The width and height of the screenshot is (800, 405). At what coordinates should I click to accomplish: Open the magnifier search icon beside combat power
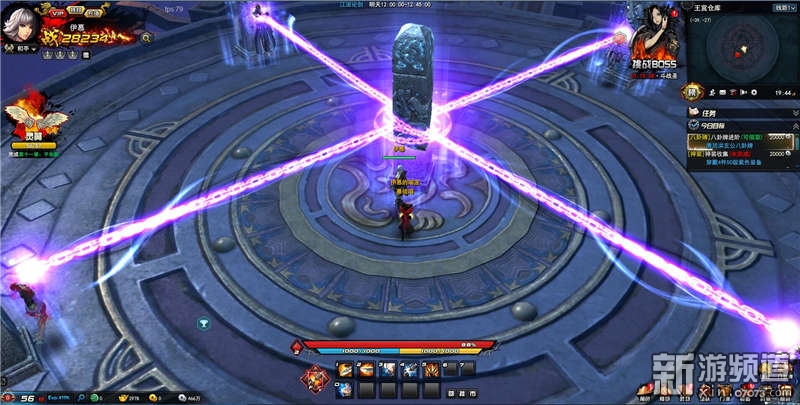point(146,37)
